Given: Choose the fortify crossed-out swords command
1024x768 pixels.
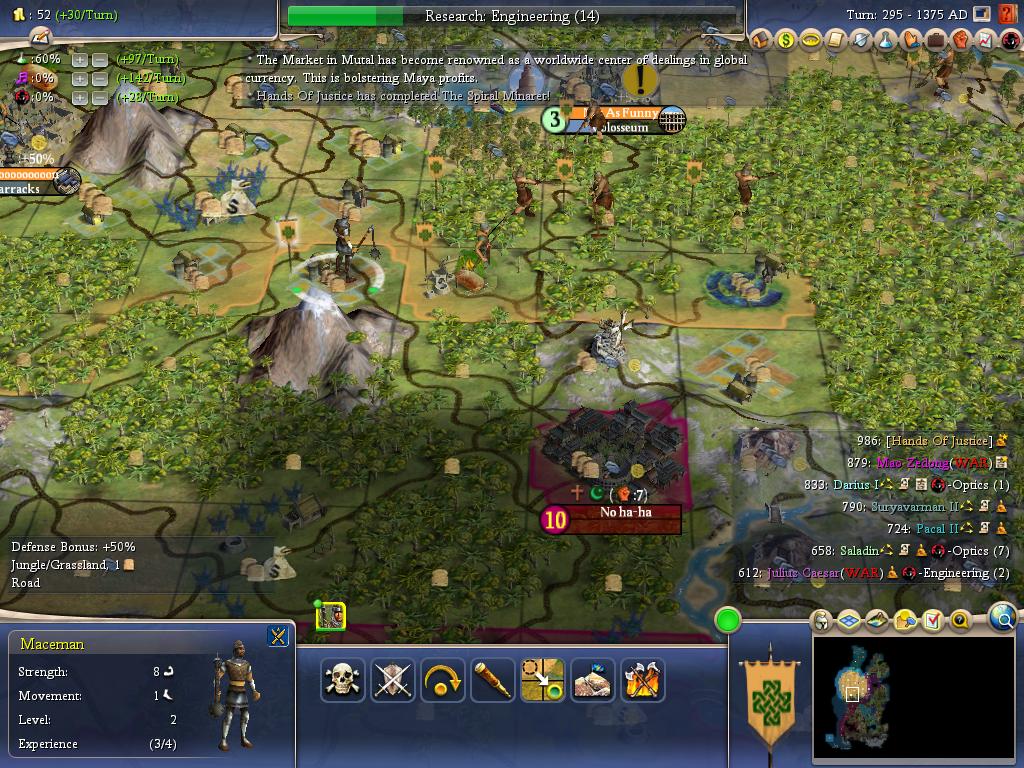Looking at the screenshot, I should (x=393, y=680).
